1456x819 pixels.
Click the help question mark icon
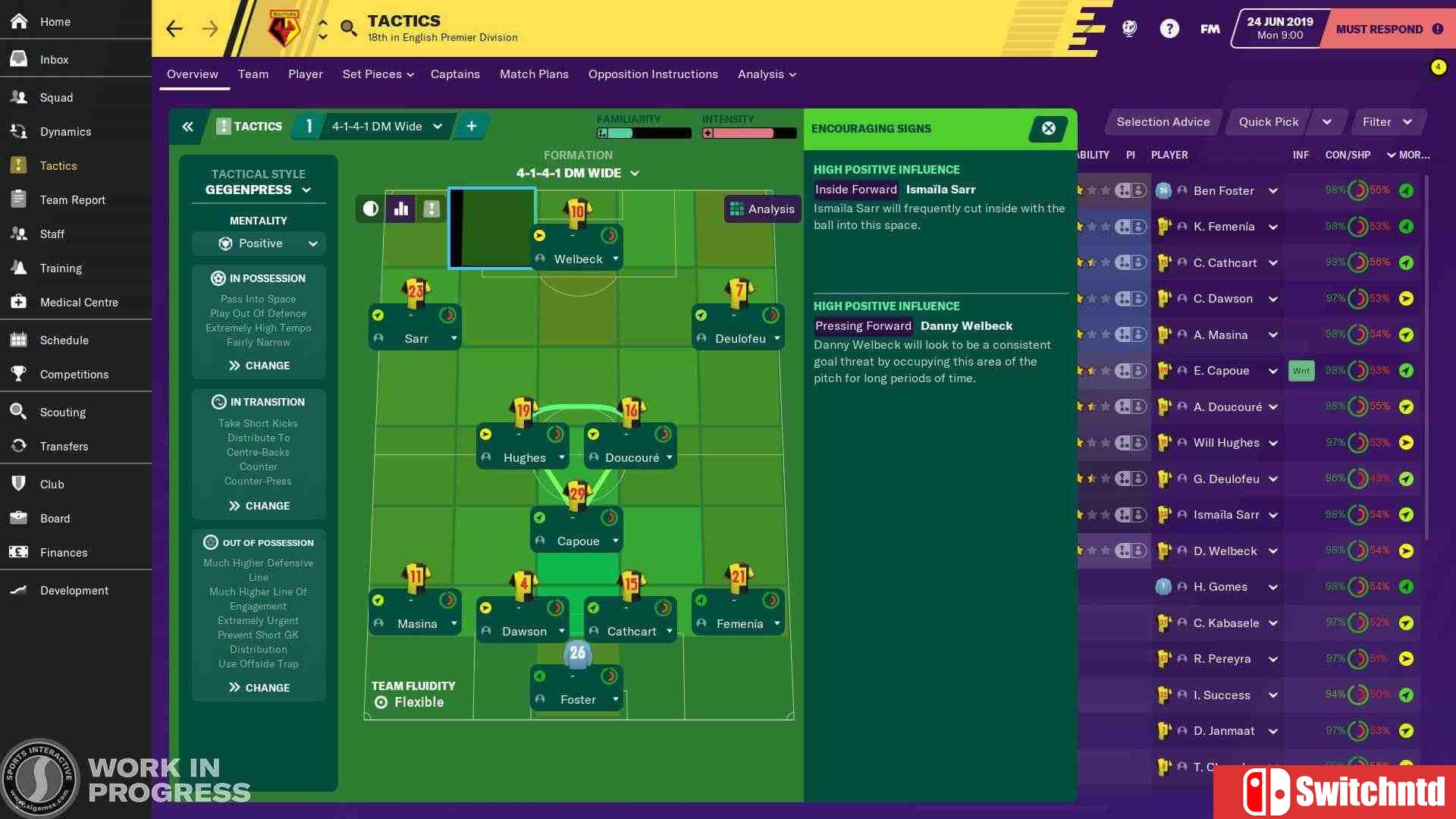(1169, 28)
